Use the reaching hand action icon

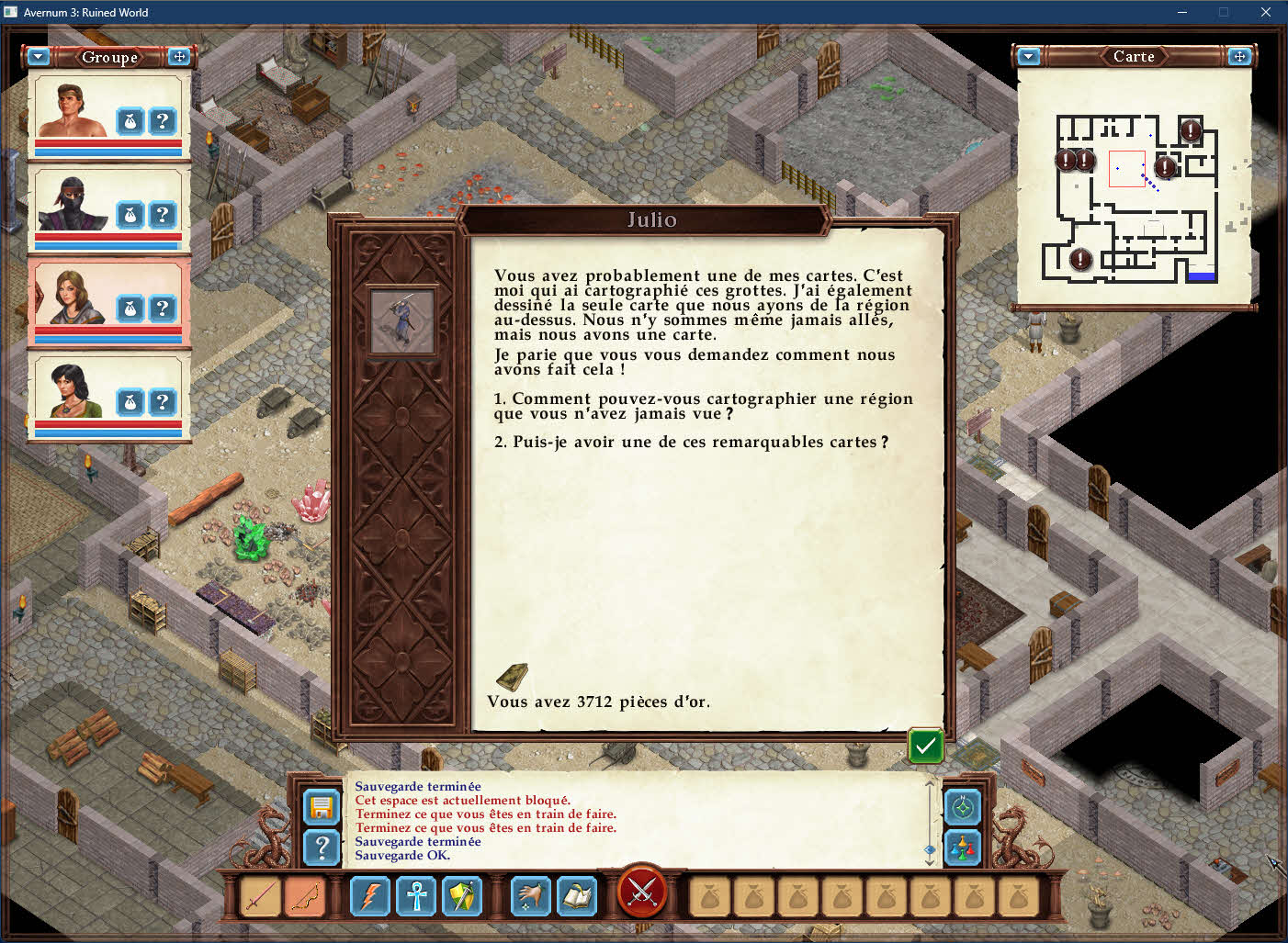click(531, 896)
